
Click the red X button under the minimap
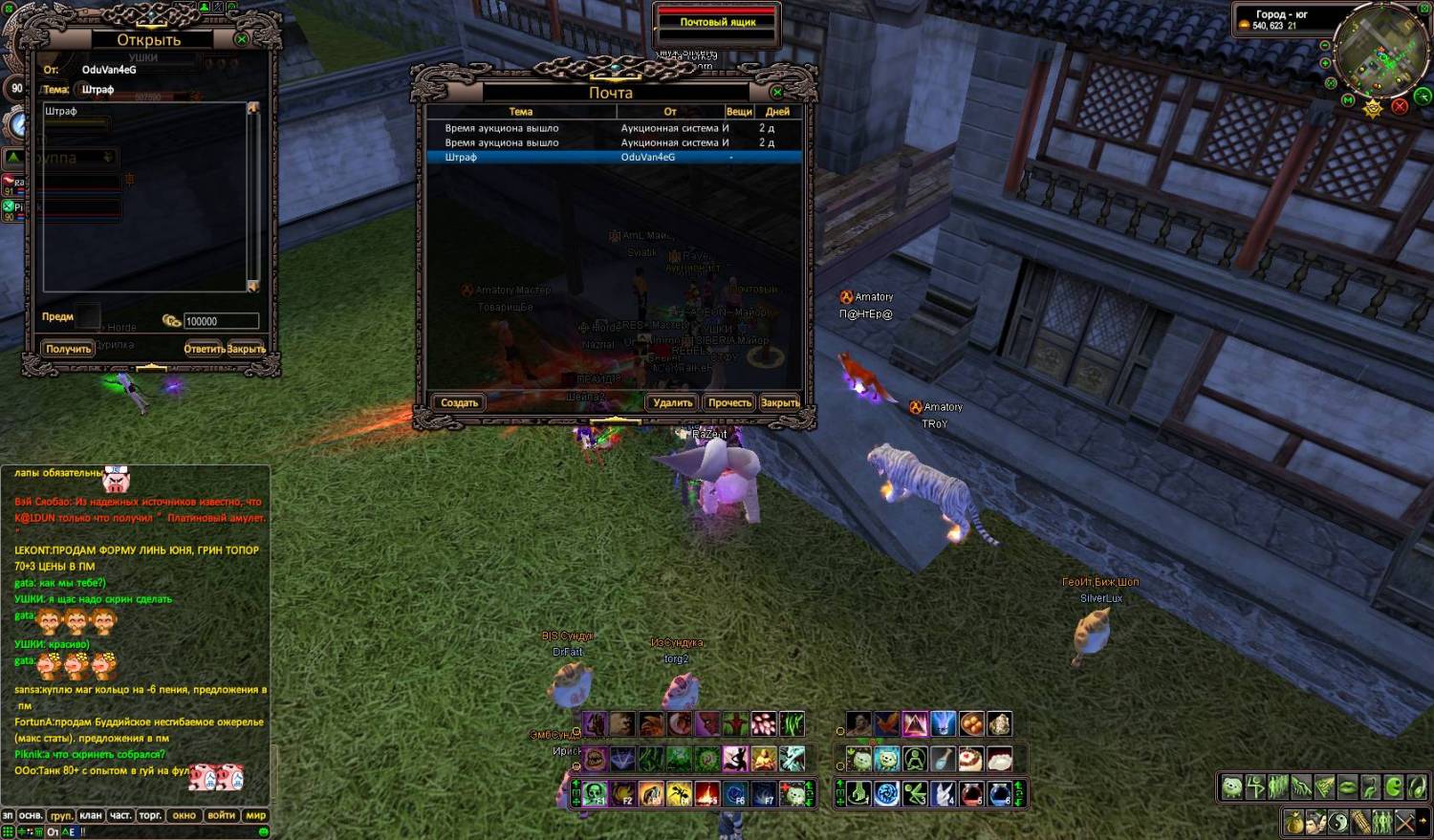(1400, 106)
